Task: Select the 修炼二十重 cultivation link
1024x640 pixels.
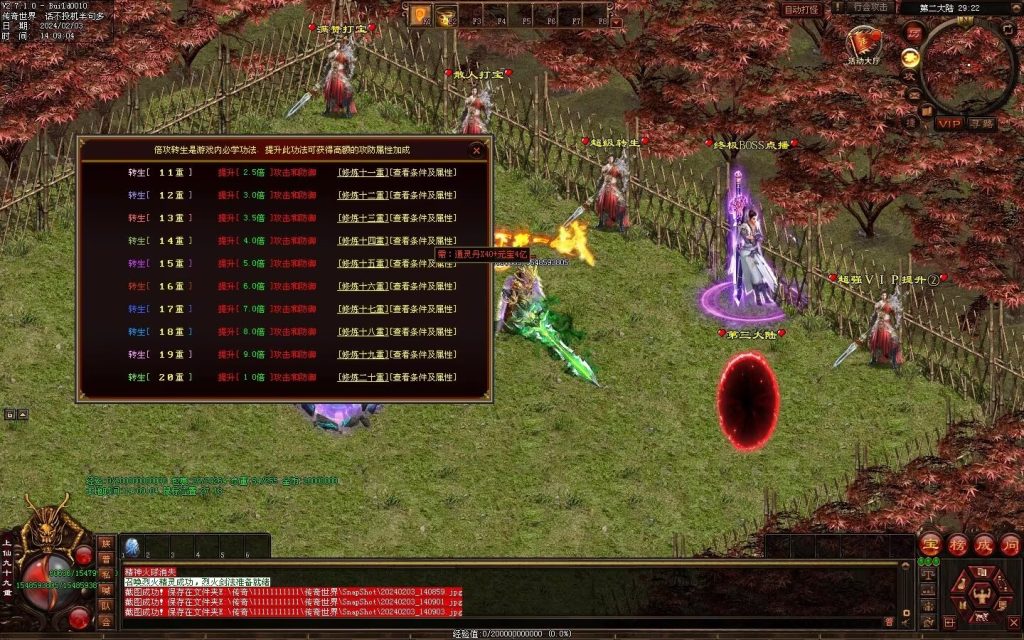Action: click(x=362, y=377)
